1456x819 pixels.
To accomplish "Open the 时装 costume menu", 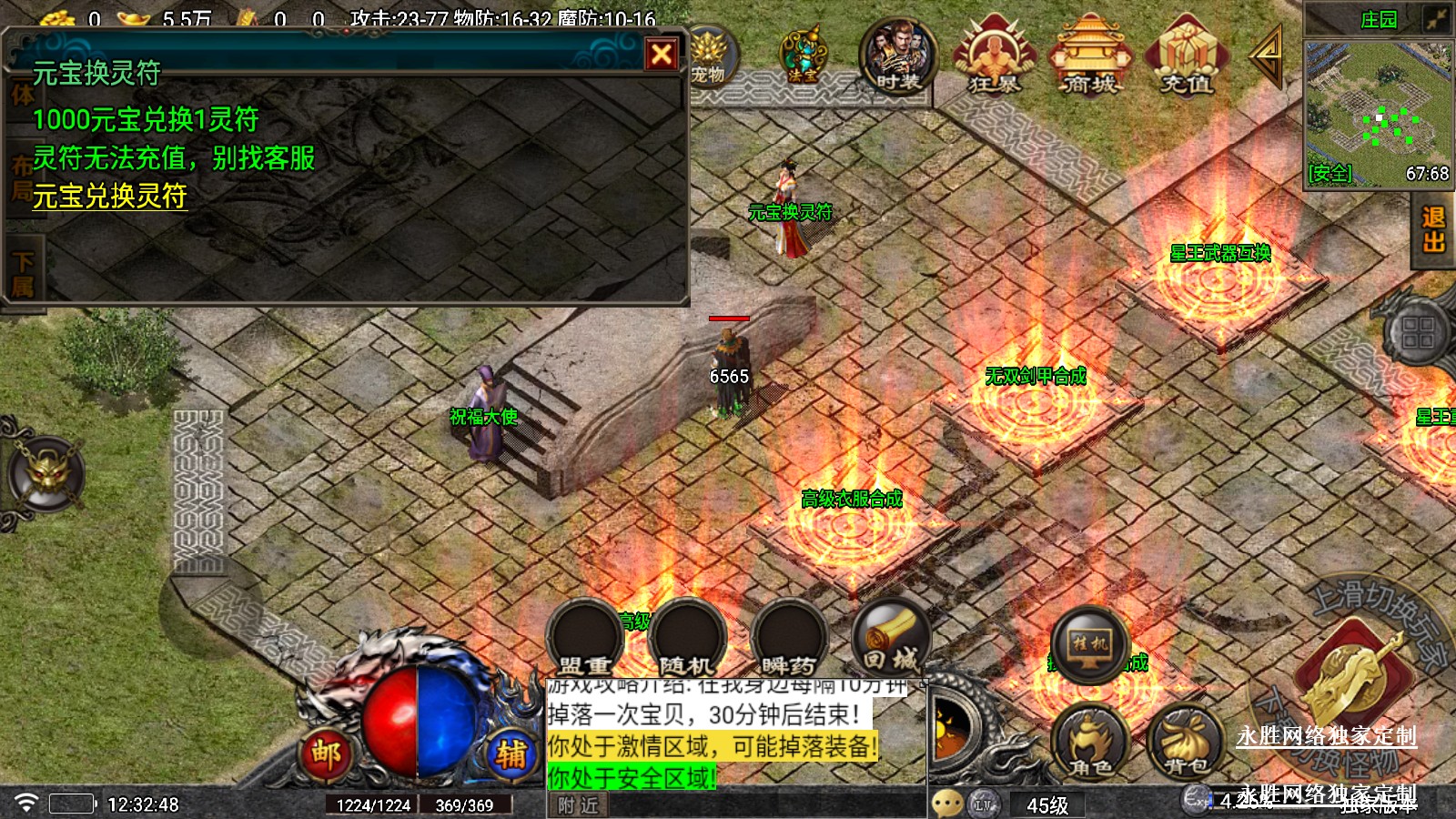I will click(898, 56).
